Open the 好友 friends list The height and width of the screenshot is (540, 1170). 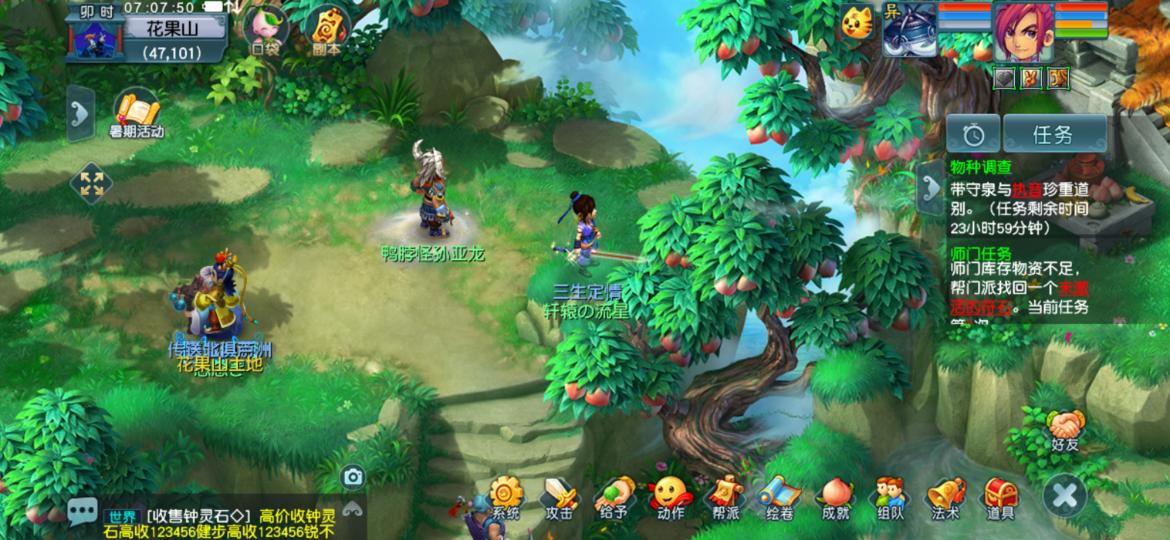coord(1064,430)
